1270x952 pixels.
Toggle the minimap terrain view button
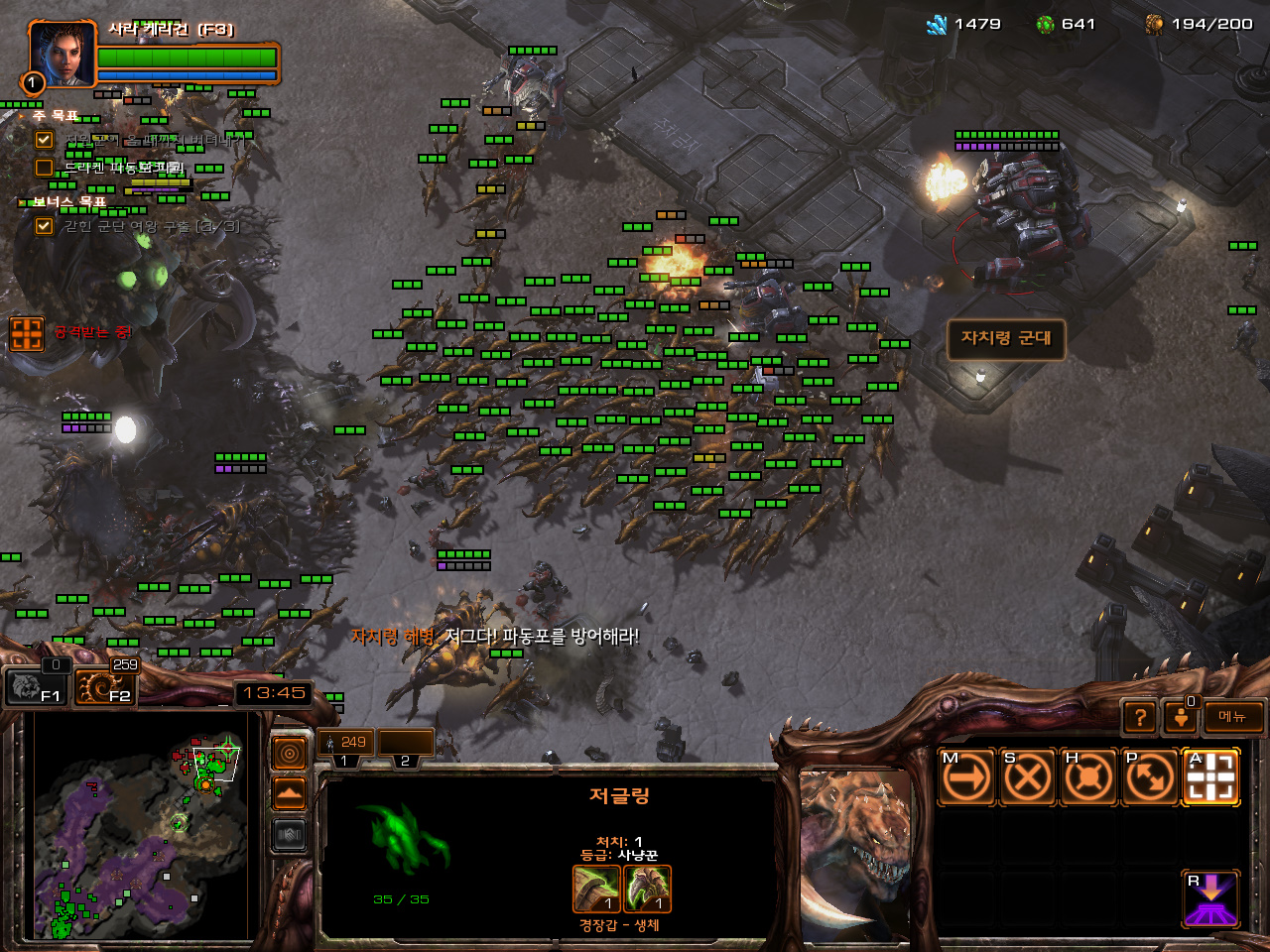pos(289,794)
